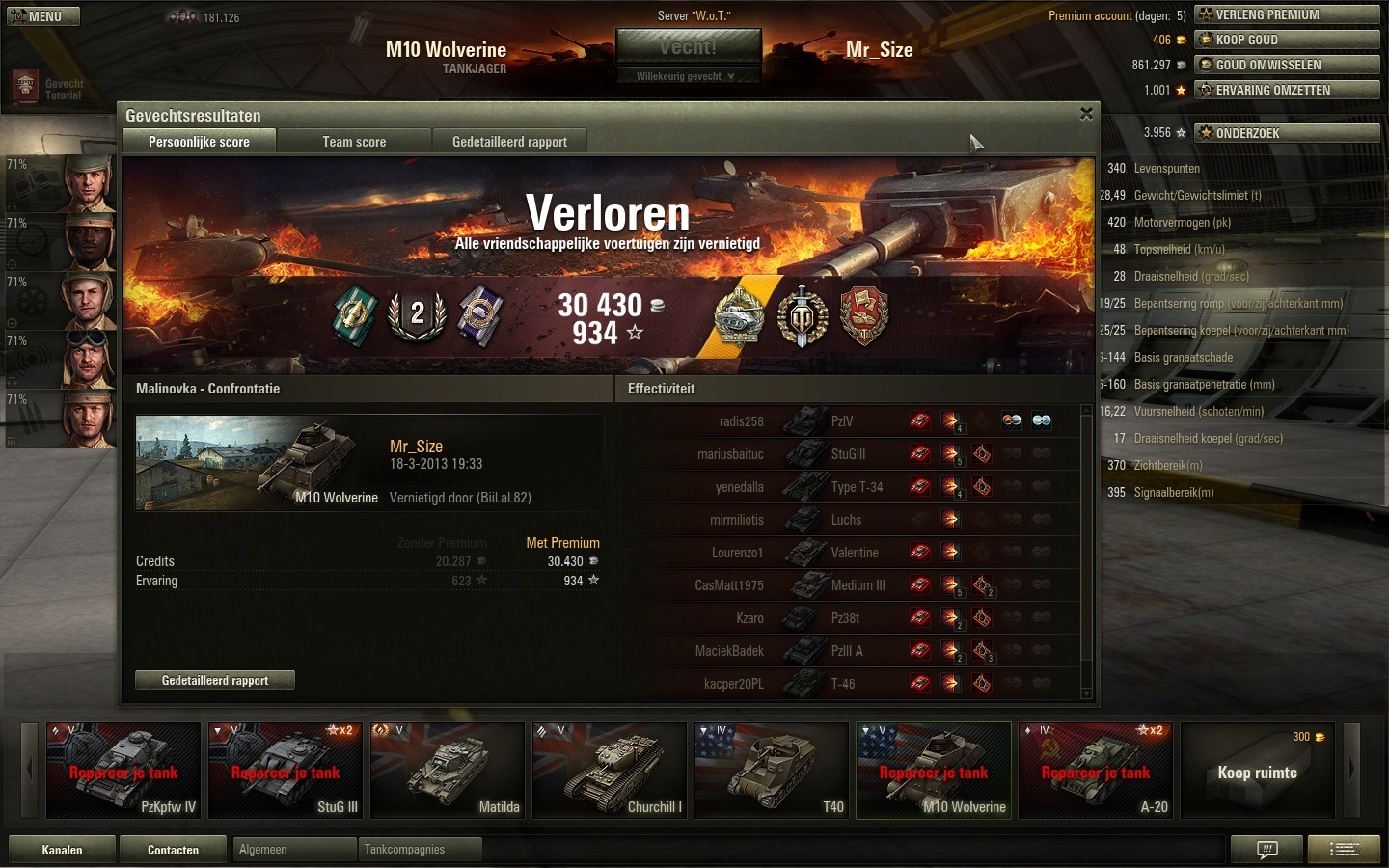Close the Gevechtsresultaten window
The height and width of the screenshot is (868, 1389).
(1086, 114)
